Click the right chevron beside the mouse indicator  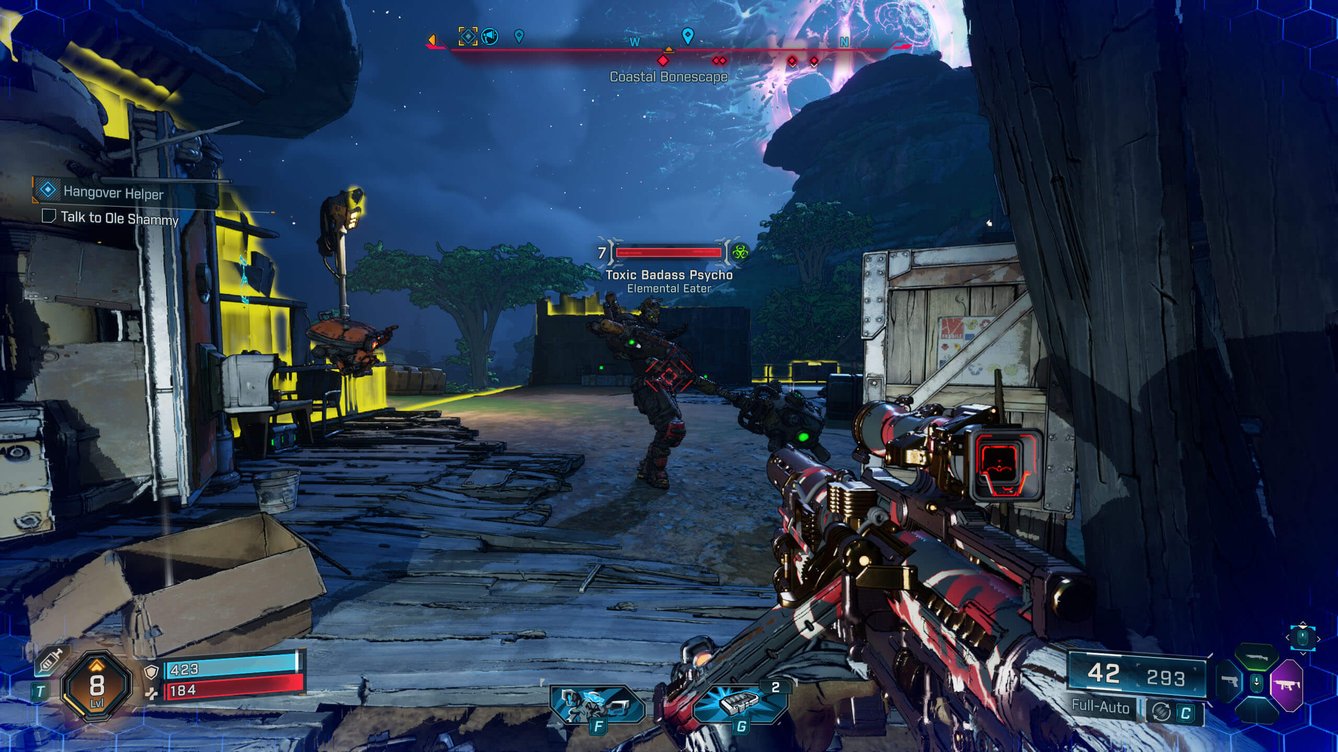pos(1320,637)
